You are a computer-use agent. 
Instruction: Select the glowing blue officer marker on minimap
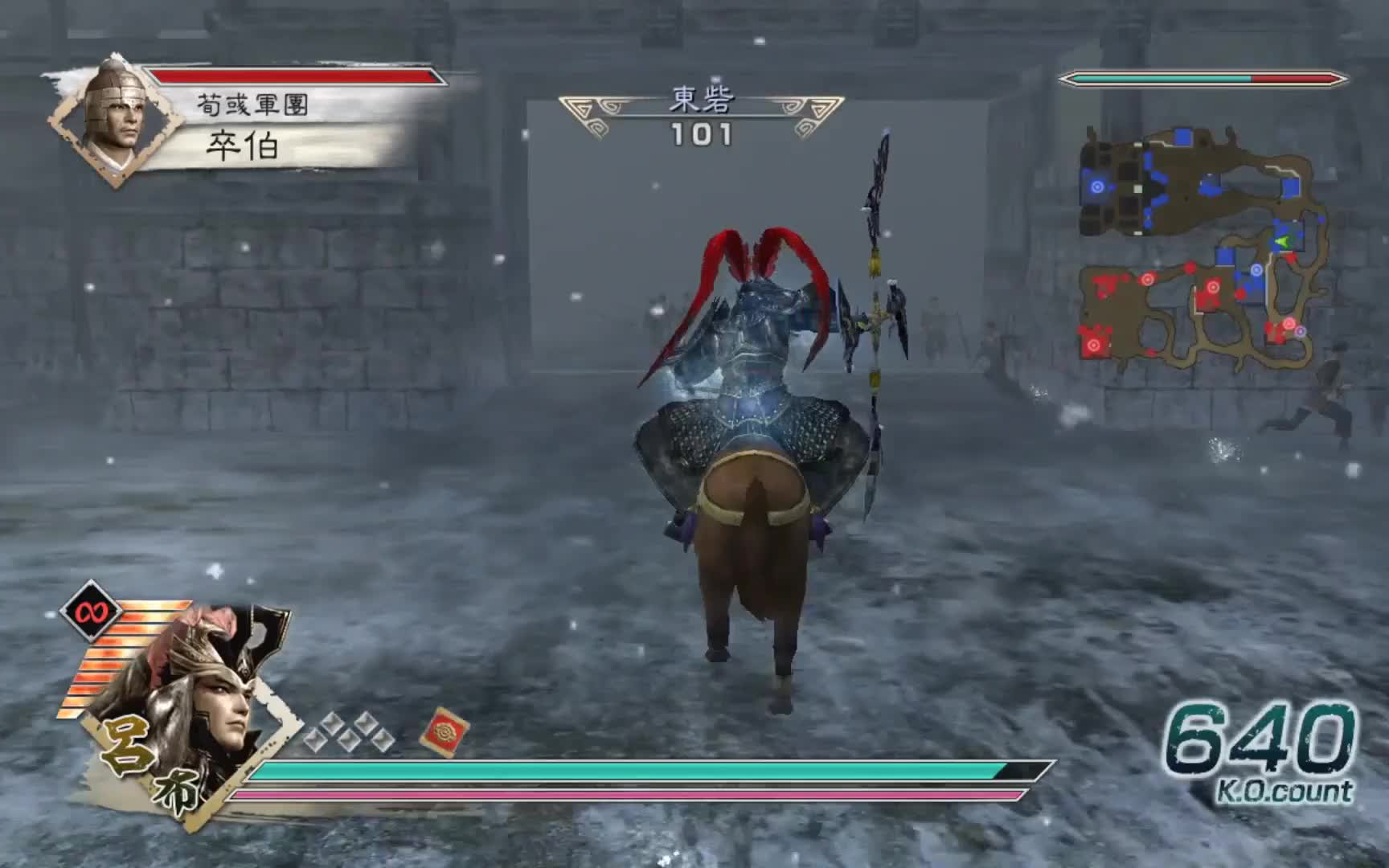pos(1098,188)
